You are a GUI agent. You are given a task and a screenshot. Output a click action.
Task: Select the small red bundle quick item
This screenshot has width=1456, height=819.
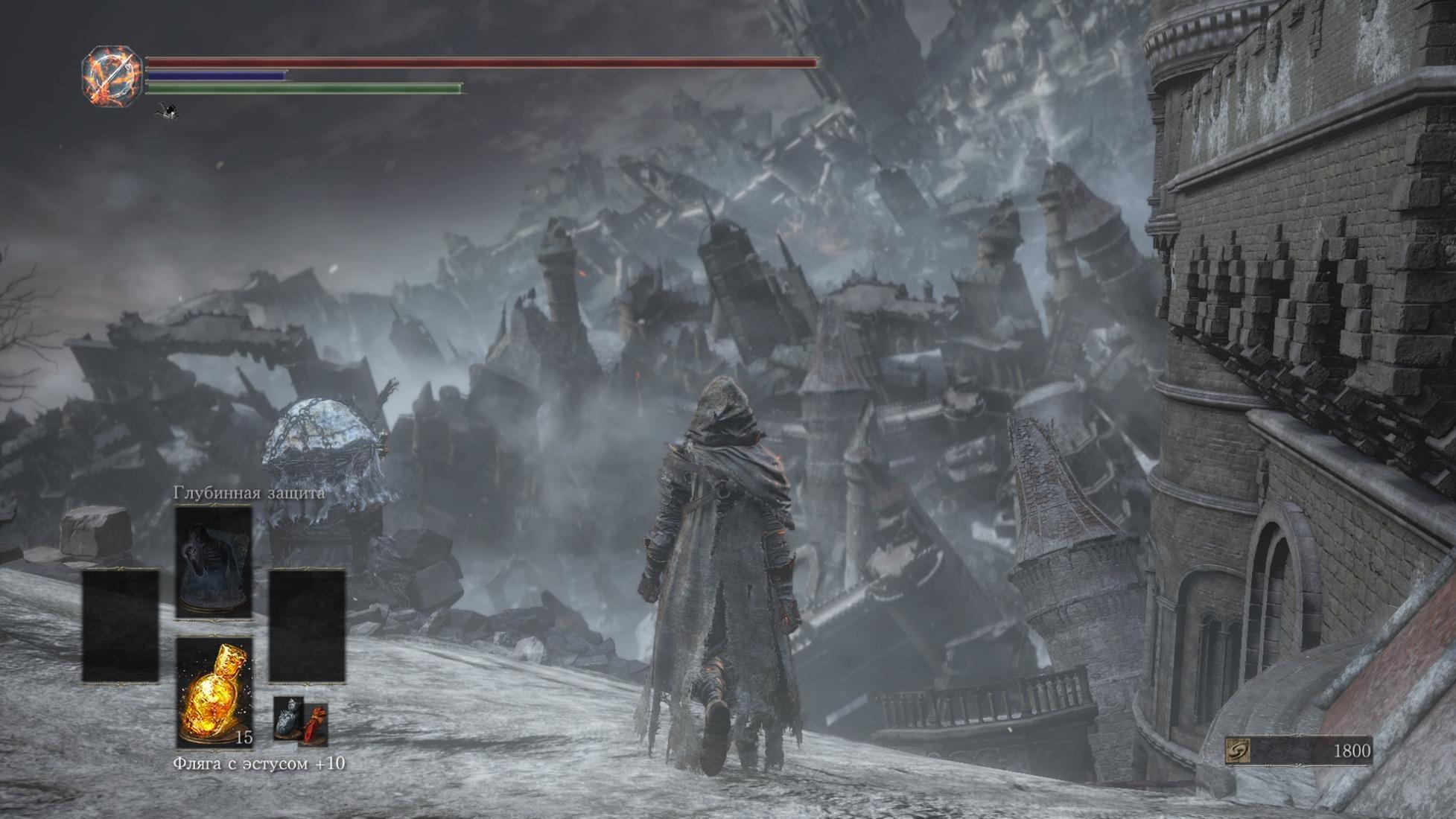(x=316, y=724)
